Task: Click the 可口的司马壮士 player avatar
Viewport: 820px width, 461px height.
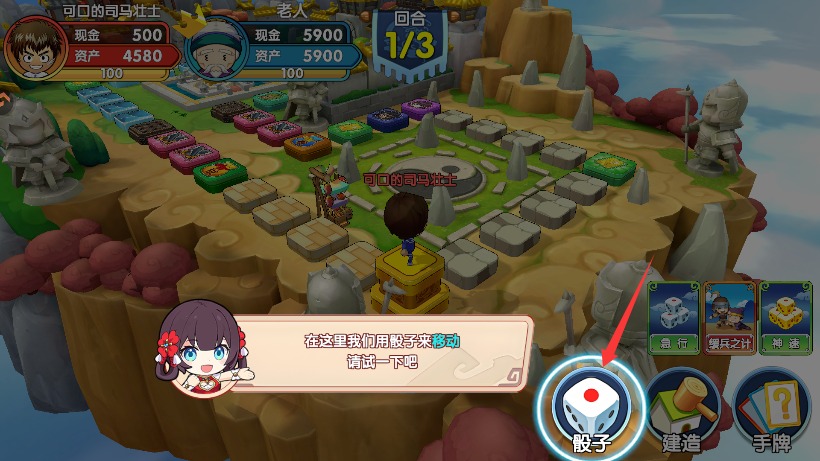Action: [x=35, y=48]
